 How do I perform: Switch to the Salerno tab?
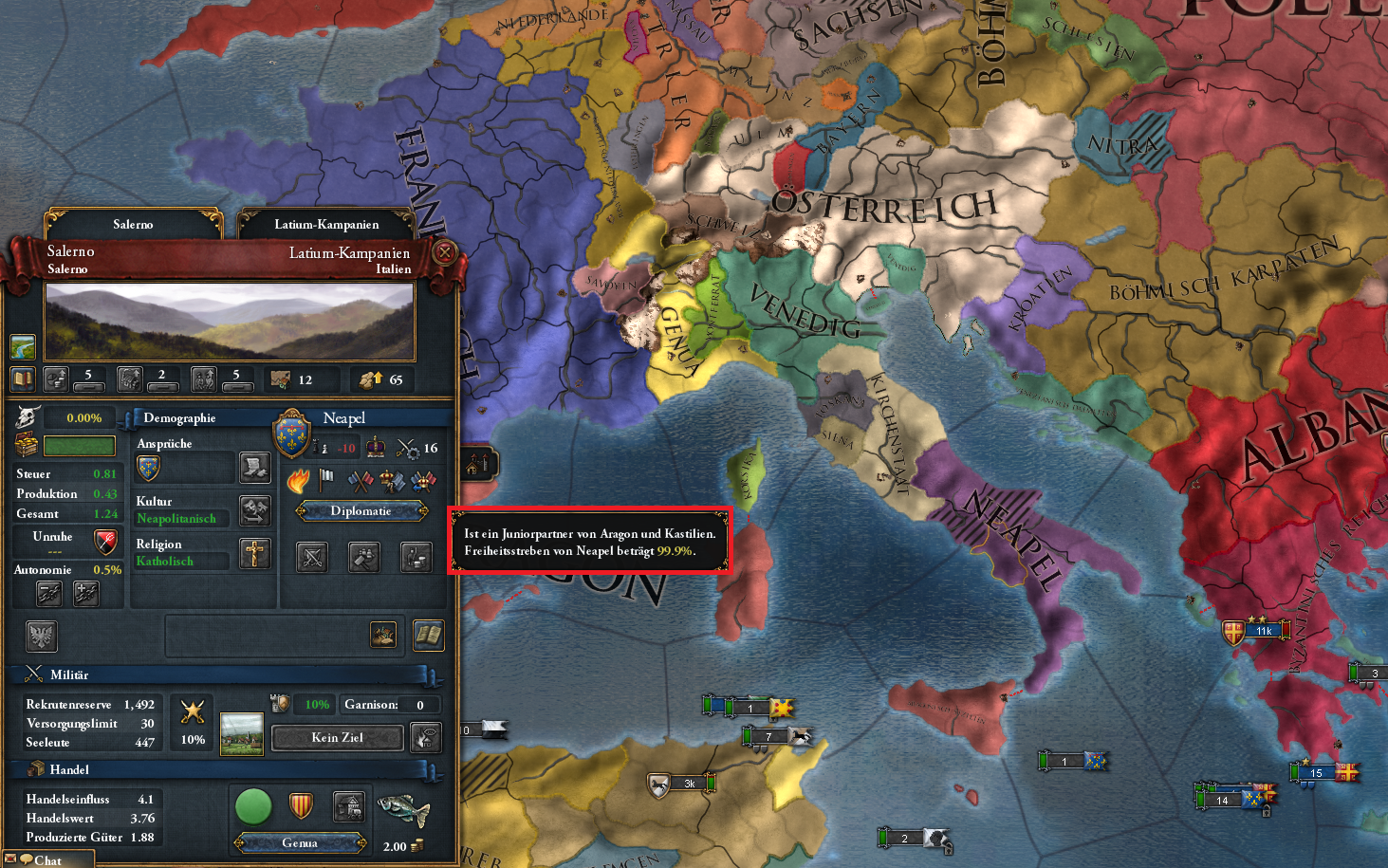coord(132,224)
